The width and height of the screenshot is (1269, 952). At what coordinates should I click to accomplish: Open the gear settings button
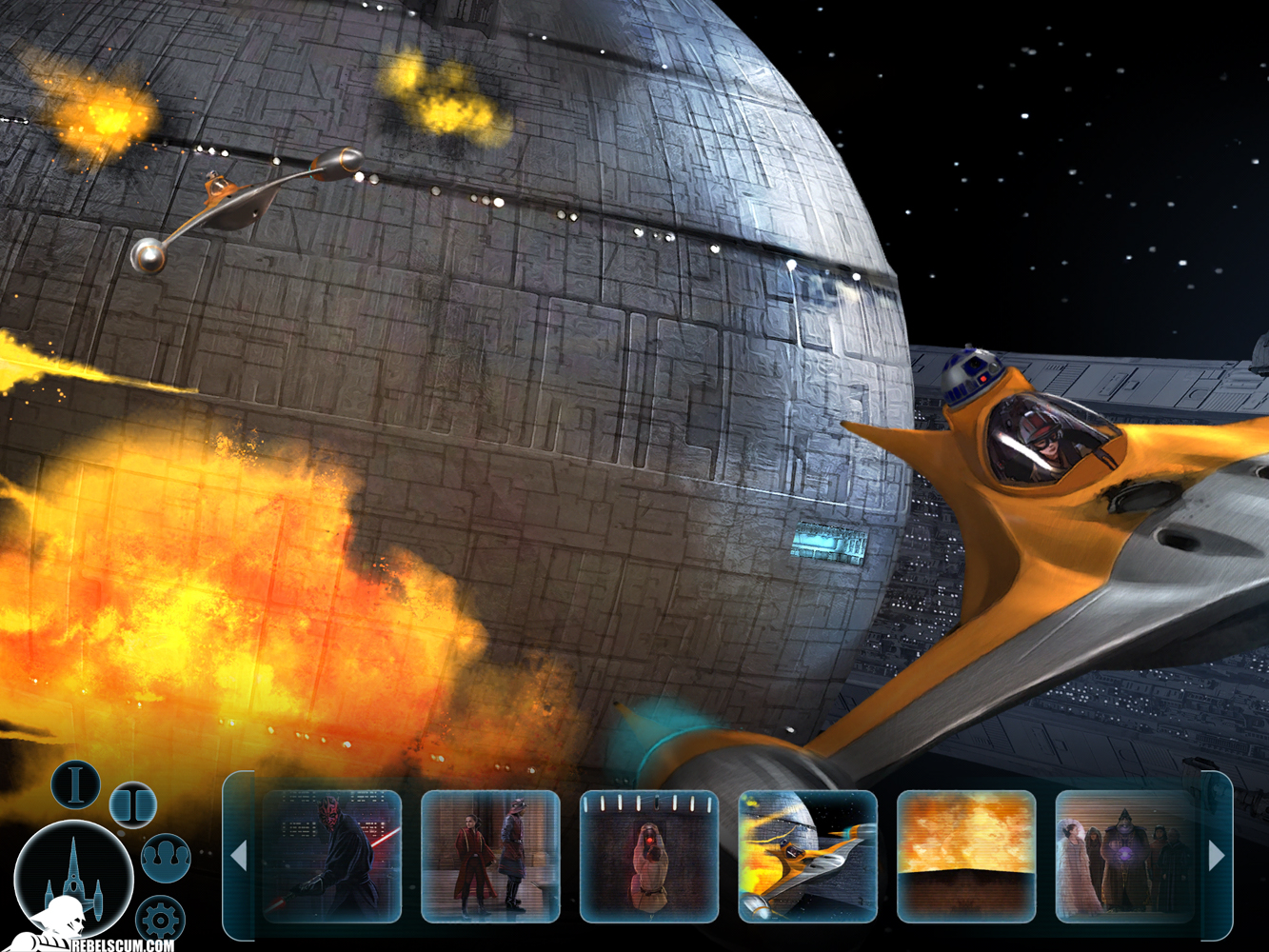pos(159,921)
